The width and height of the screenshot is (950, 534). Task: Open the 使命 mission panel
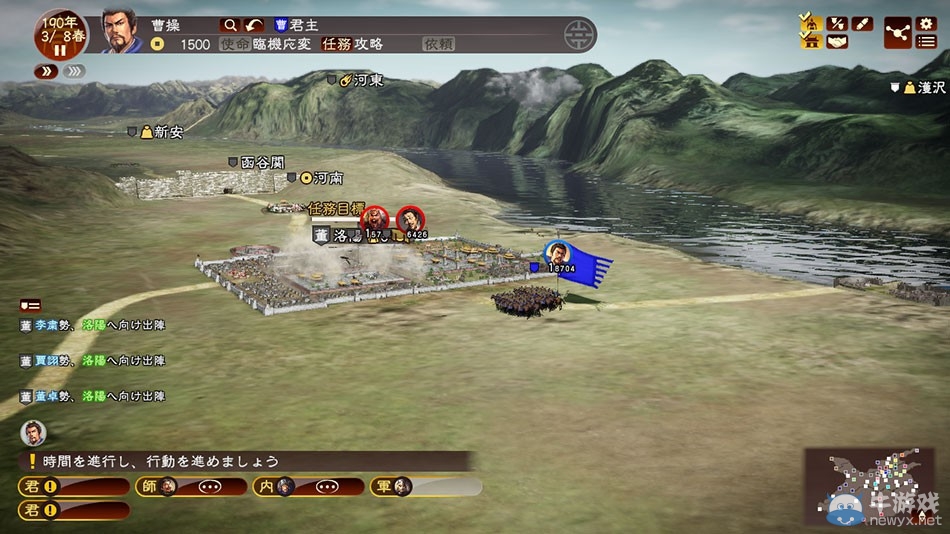tap(234, 44)
